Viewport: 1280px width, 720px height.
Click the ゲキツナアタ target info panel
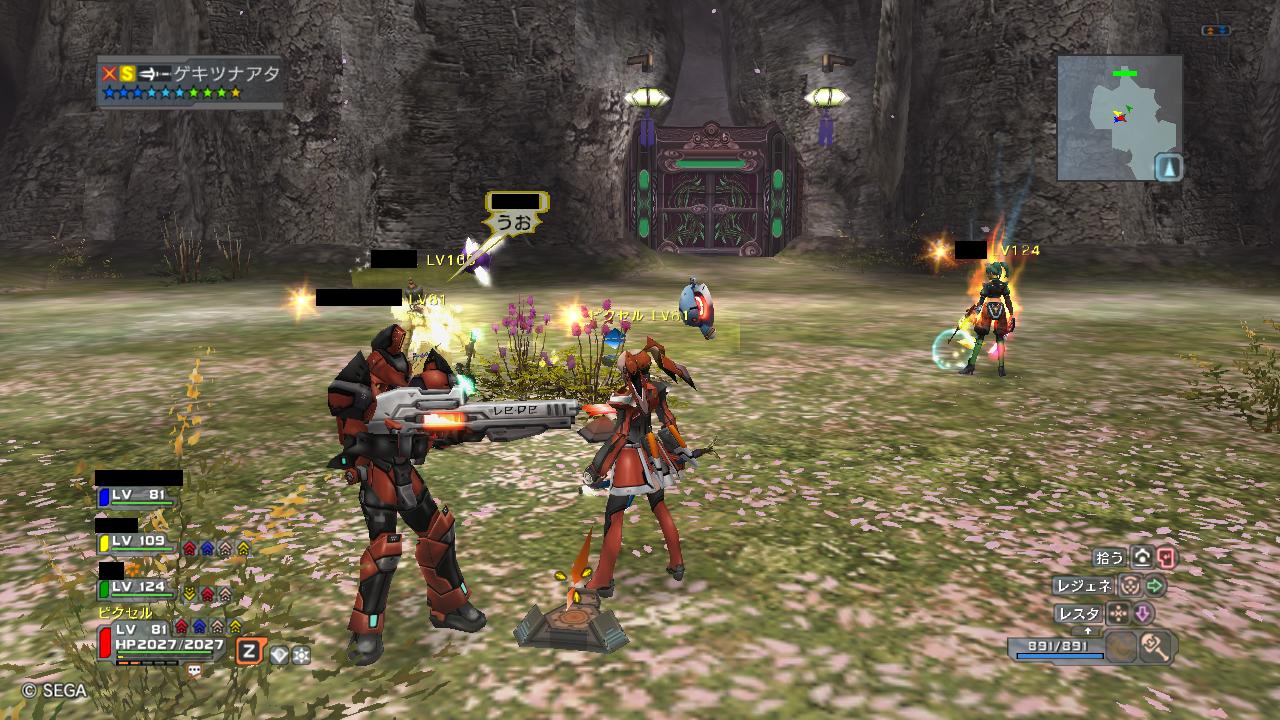189,82
